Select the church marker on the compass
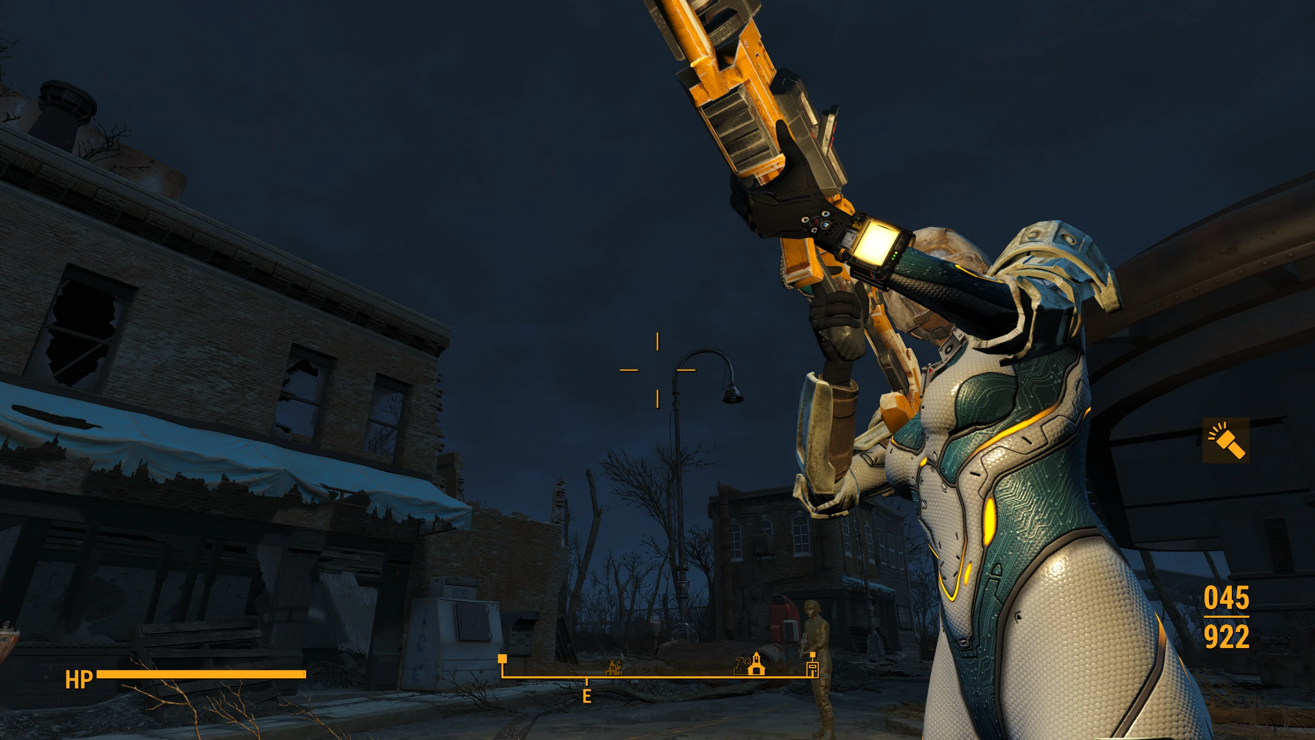The height and width of the screenshot is (740, 1315). pos(756,664)
